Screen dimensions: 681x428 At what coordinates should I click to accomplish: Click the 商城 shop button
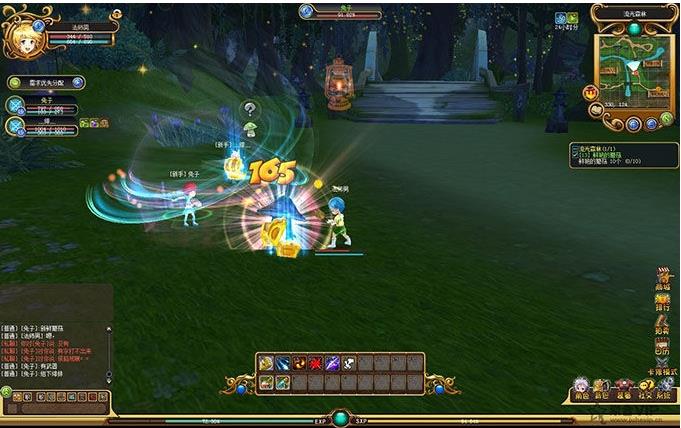coord(662,278)
